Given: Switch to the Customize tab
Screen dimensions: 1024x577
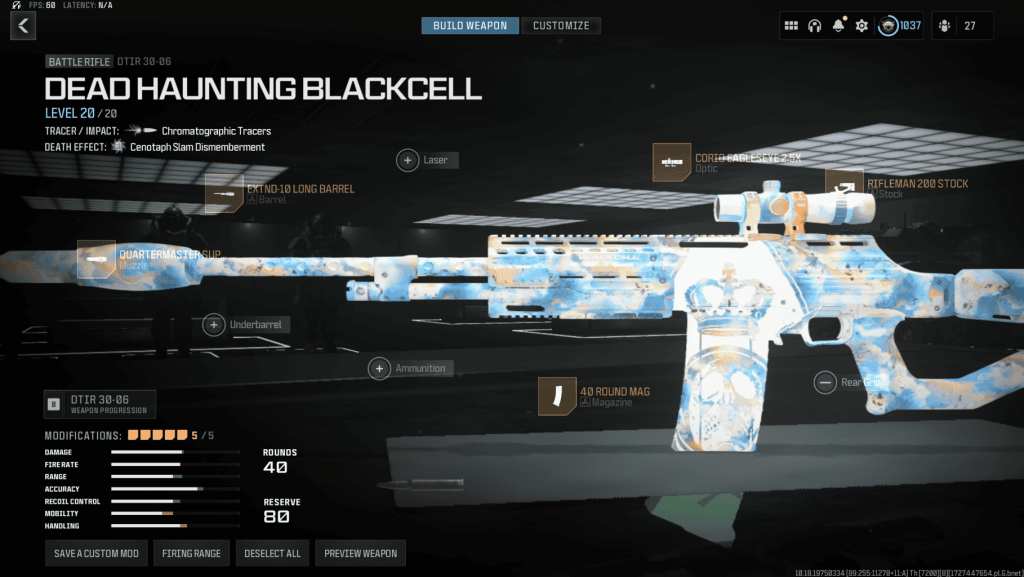Looking at the screenshot, I should pyautogui.click(x=561, y=25).
